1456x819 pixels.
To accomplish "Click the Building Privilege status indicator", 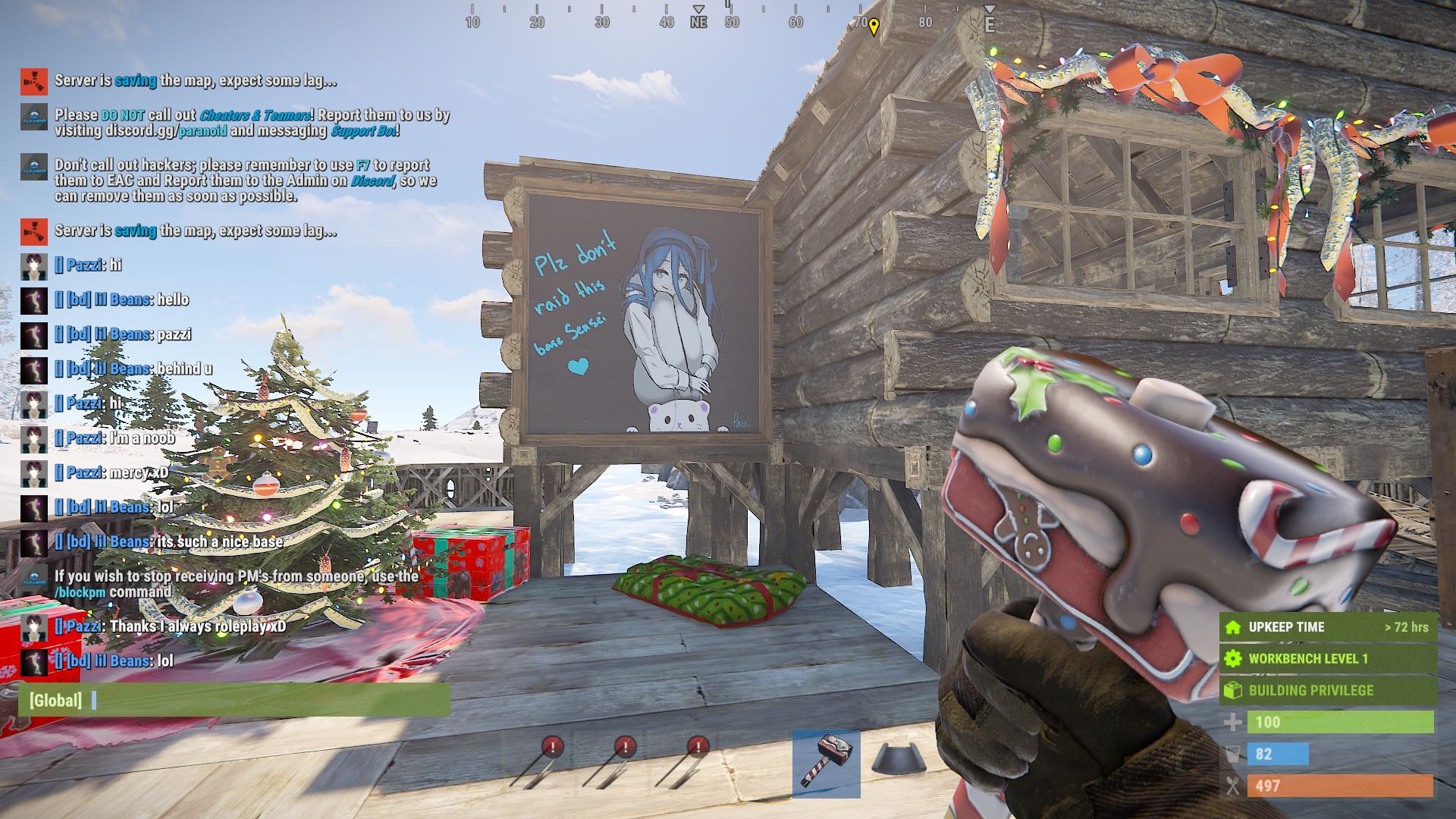I will click(x=1327, y=690).
